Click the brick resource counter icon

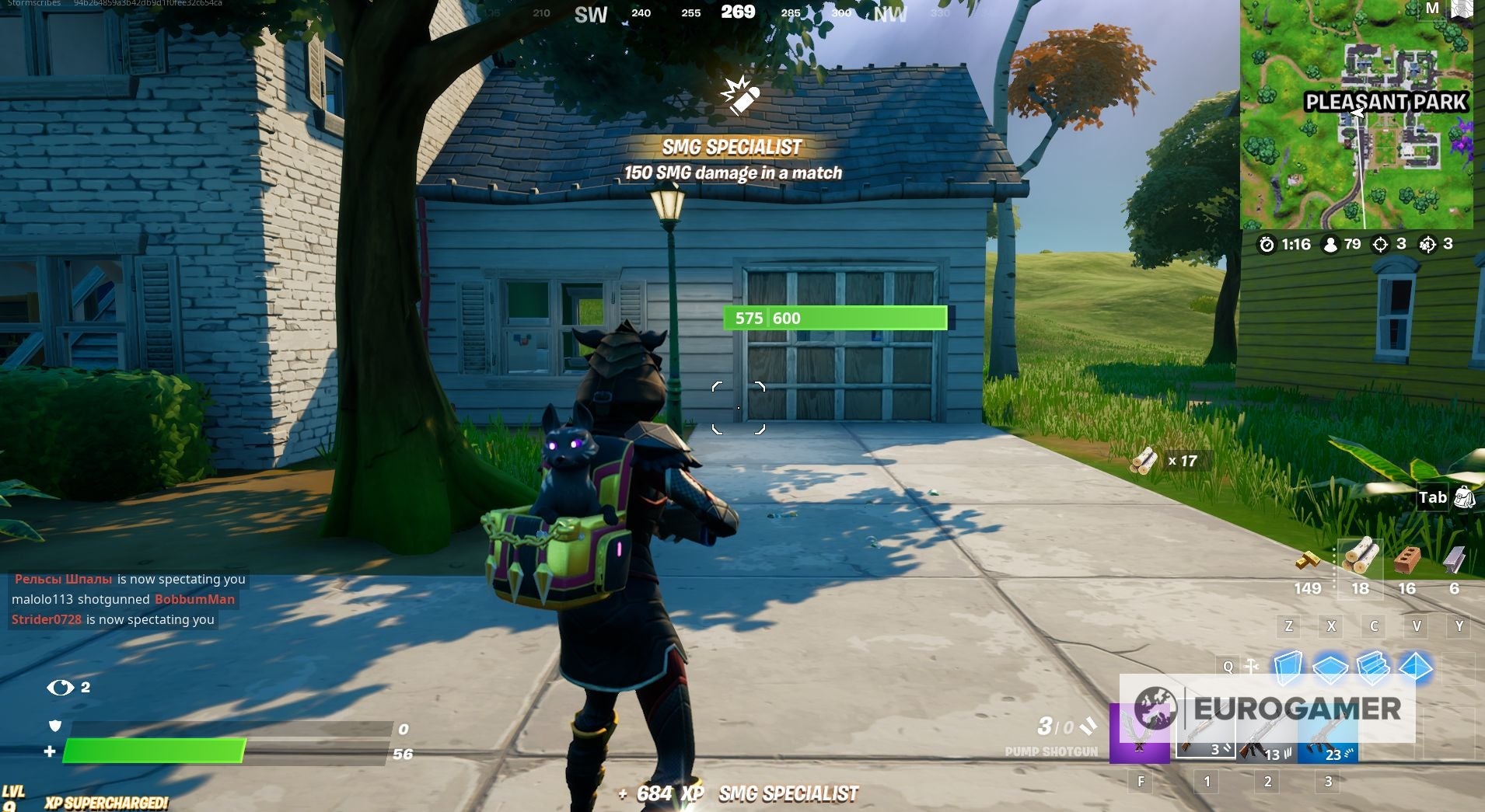click(1407, 558)
